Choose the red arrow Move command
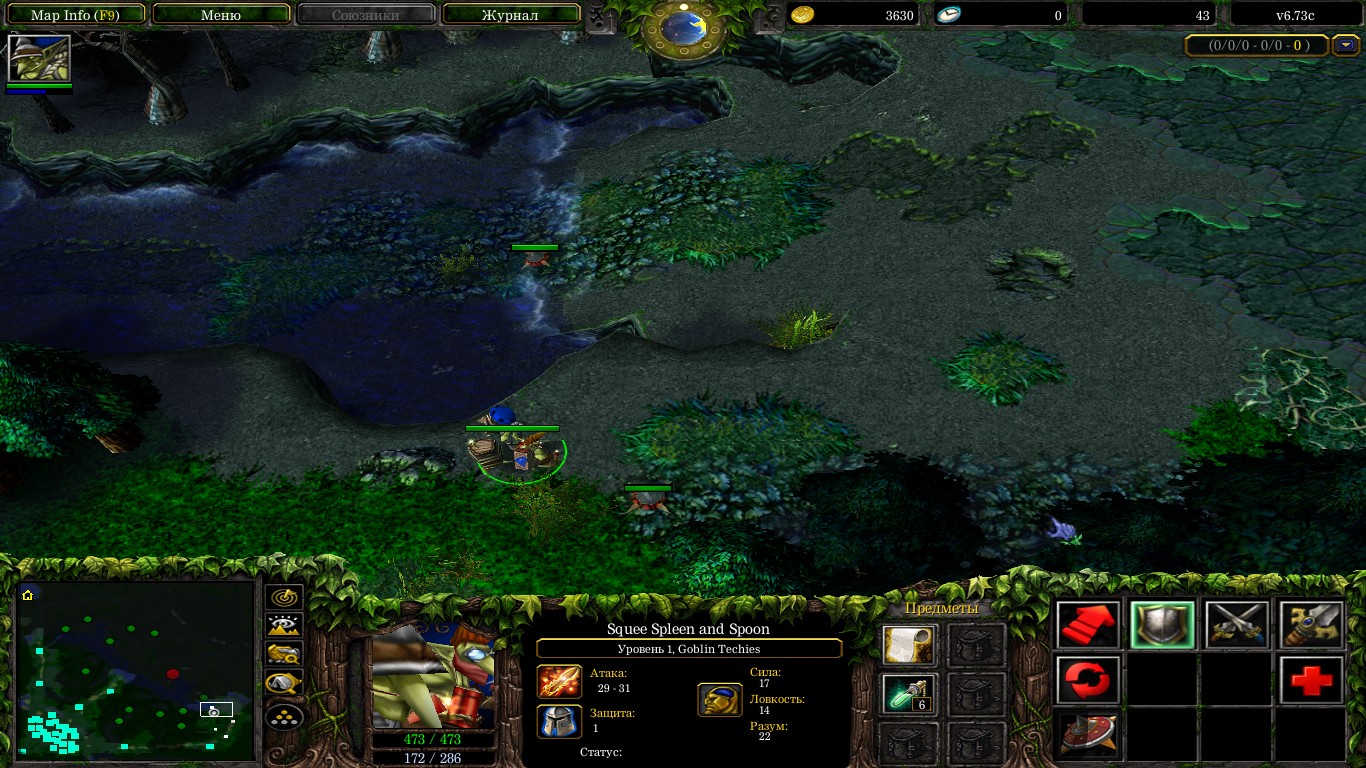Viewport: 1366px width, 768px height. click(x=1087, y=625)
